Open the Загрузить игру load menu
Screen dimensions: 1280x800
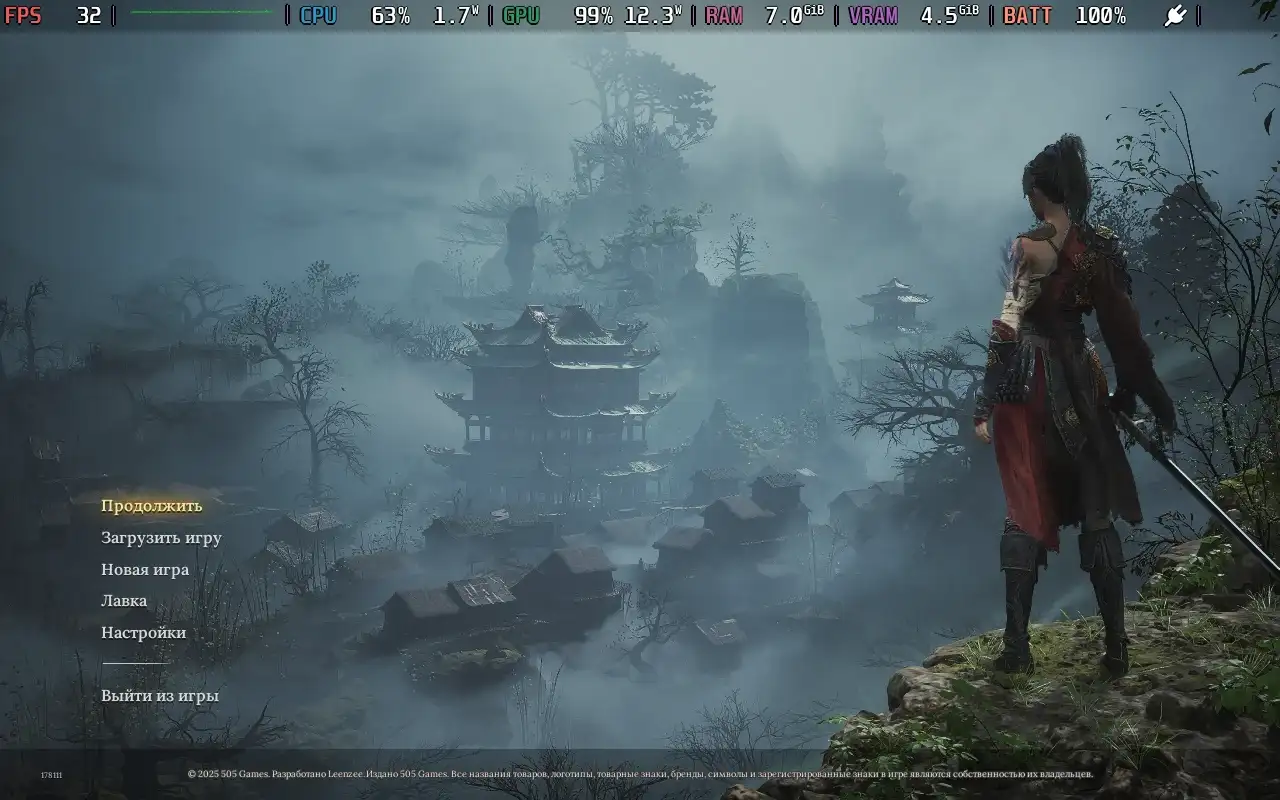coord(161,538)
